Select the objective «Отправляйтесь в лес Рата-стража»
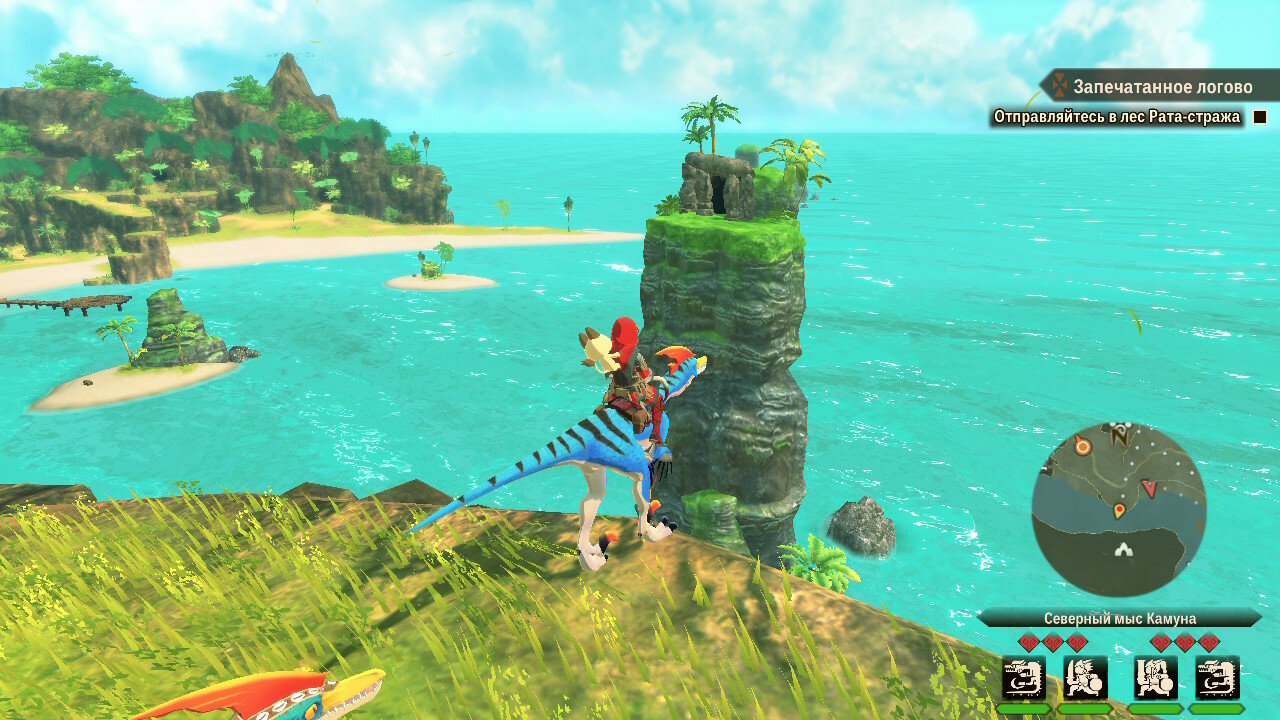Viewport: 1280px width, 720px height. click(1116, 117)
